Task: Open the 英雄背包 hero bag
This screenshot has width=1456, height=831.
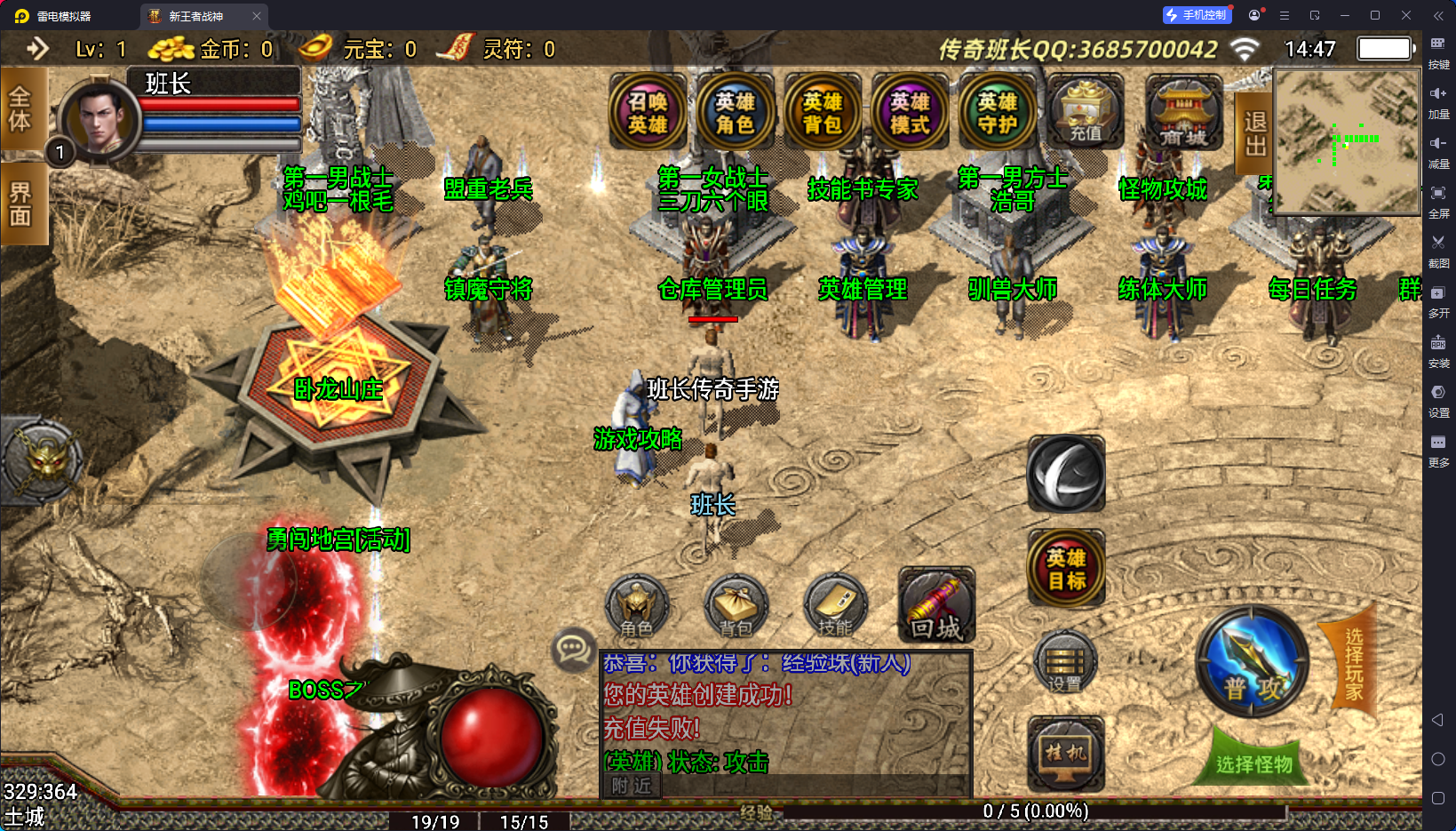Action: tap(823, 113)
